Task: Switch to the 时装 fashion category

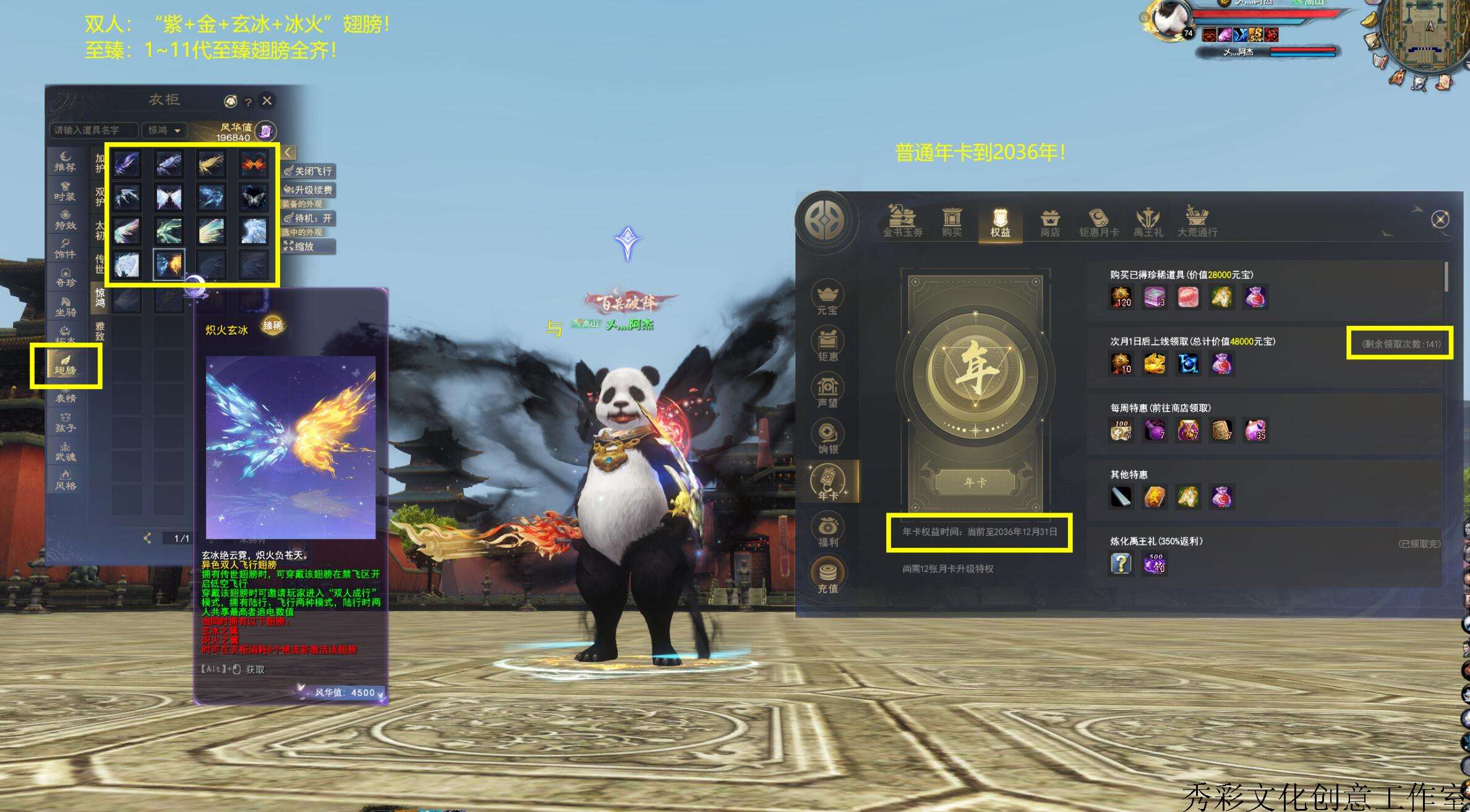Action: [65, 191]
